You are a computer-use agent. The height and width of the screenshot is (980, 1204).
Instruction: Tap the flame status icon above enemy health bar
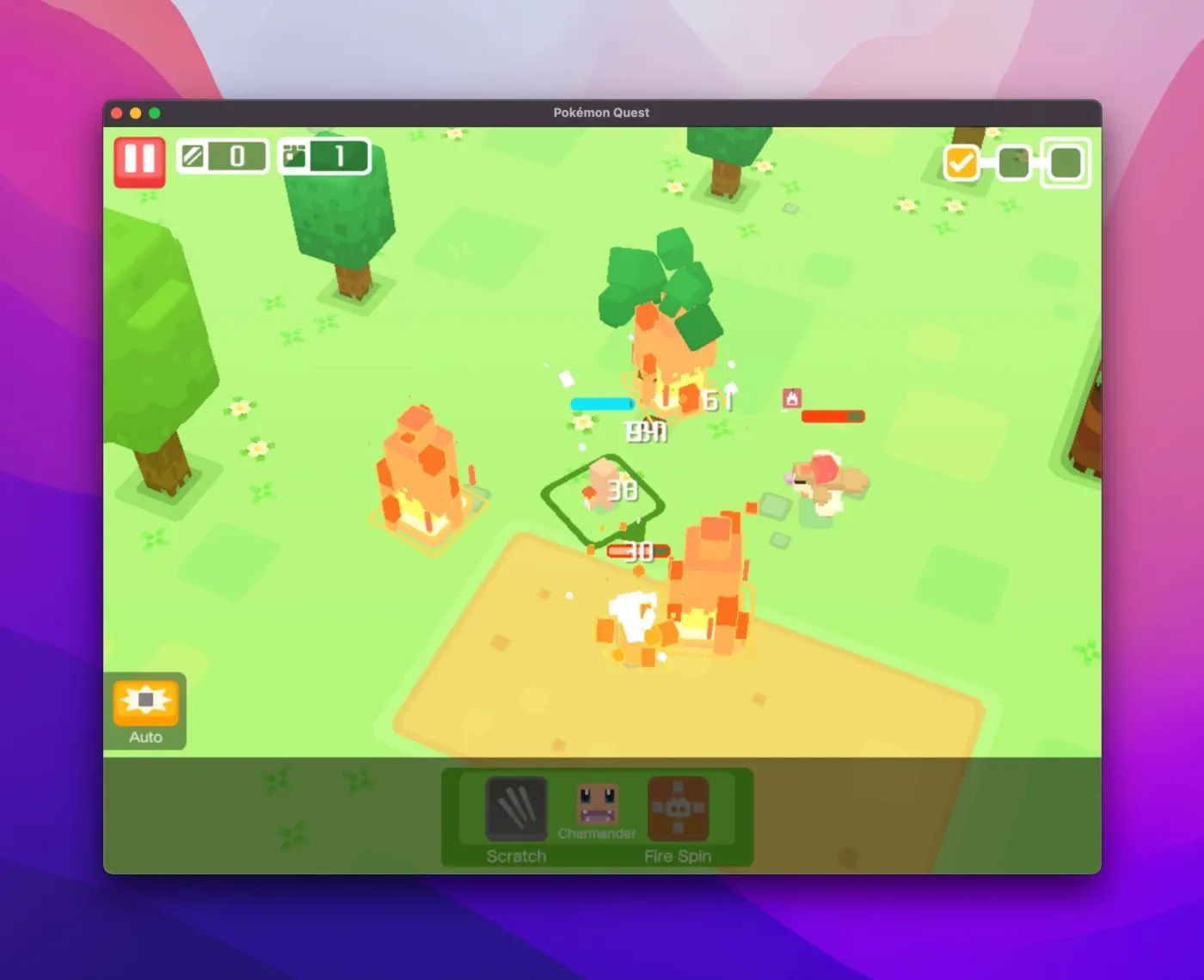pos(791,399)
